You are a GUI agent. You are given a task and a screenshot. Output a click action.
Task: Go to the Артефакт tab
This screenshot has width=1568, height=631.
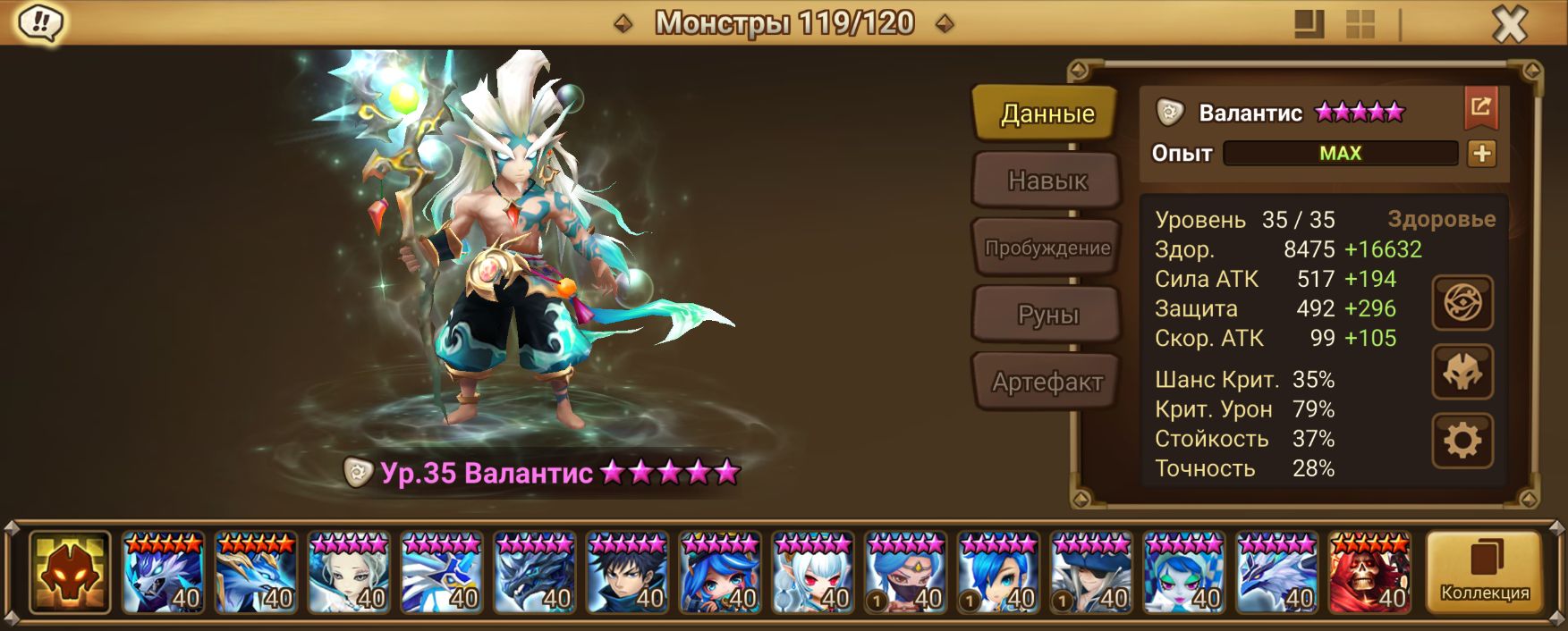point(1047,382)
